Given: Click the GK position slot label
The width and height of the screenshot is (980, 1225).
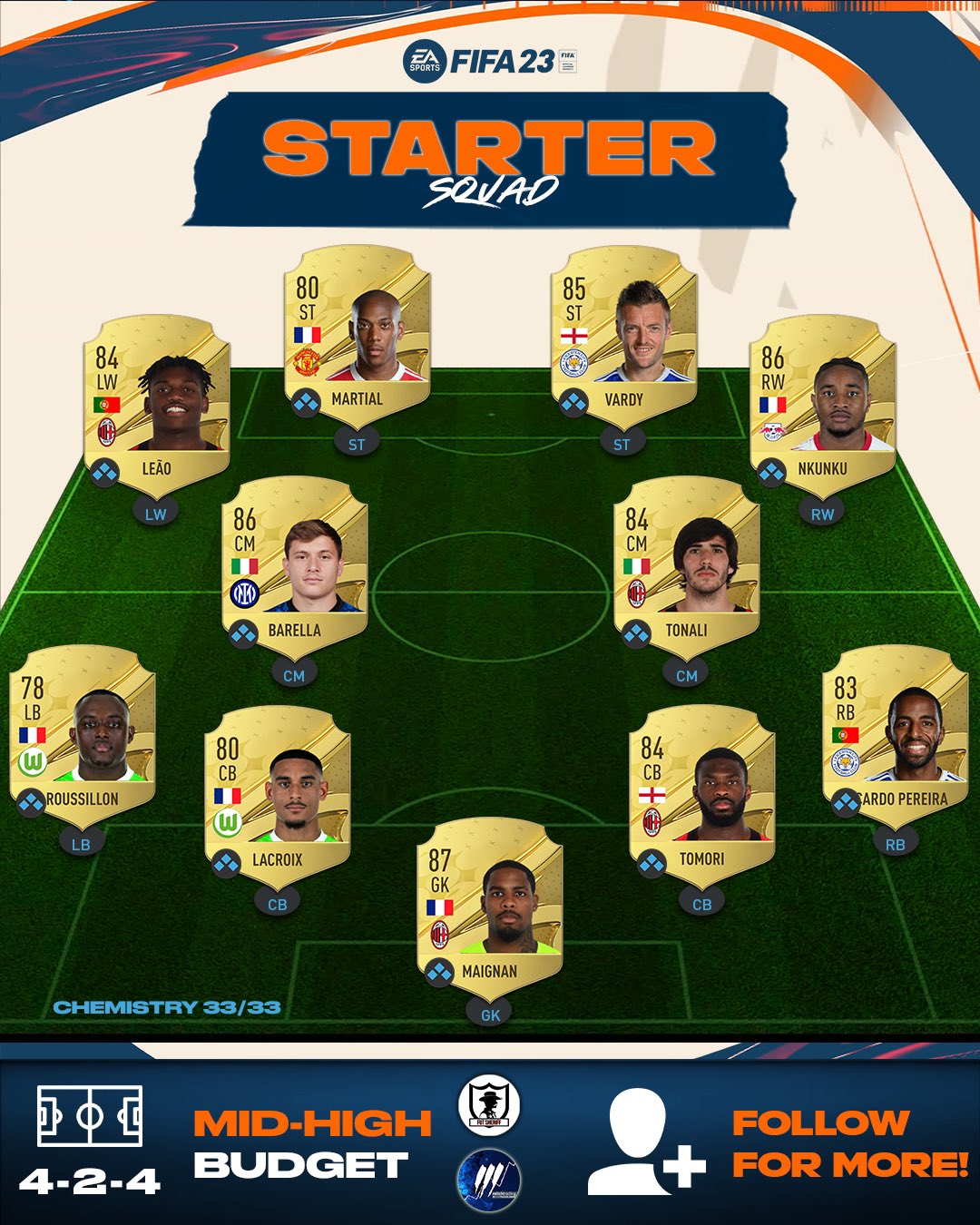Looking at the screenshot, I should (x=490, y=1014).
